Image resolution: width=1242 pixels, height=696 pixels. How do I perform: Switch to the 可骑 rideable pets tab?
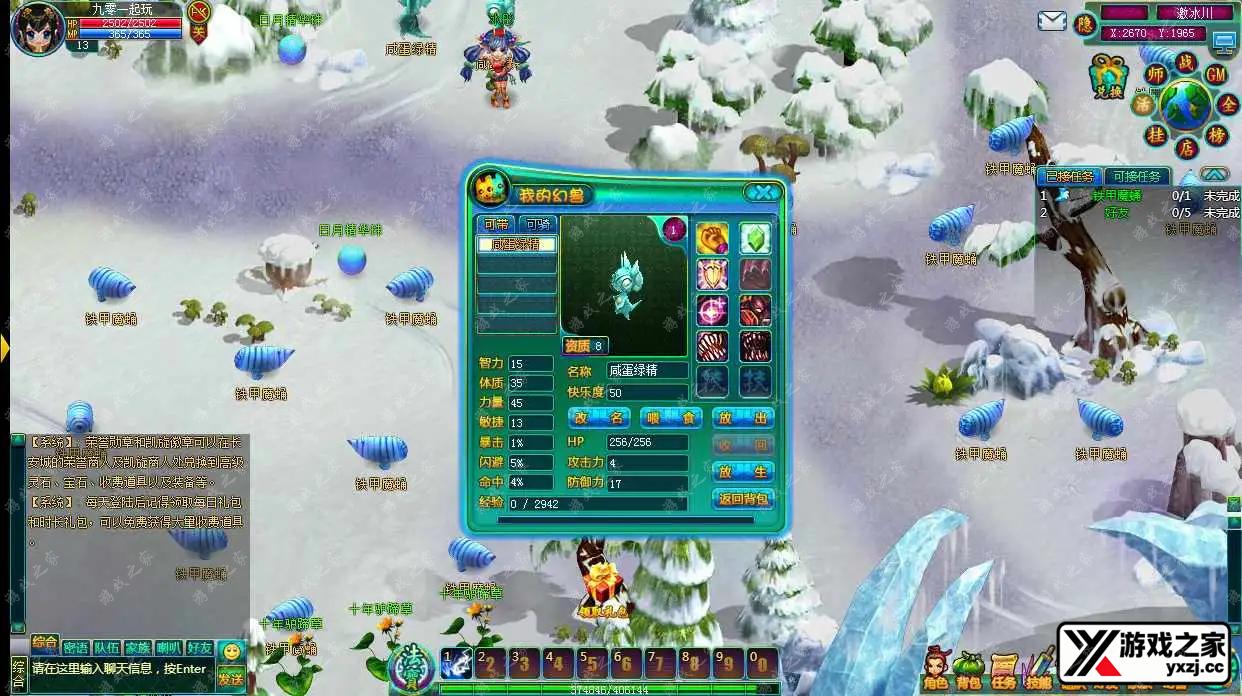point(538,224)
